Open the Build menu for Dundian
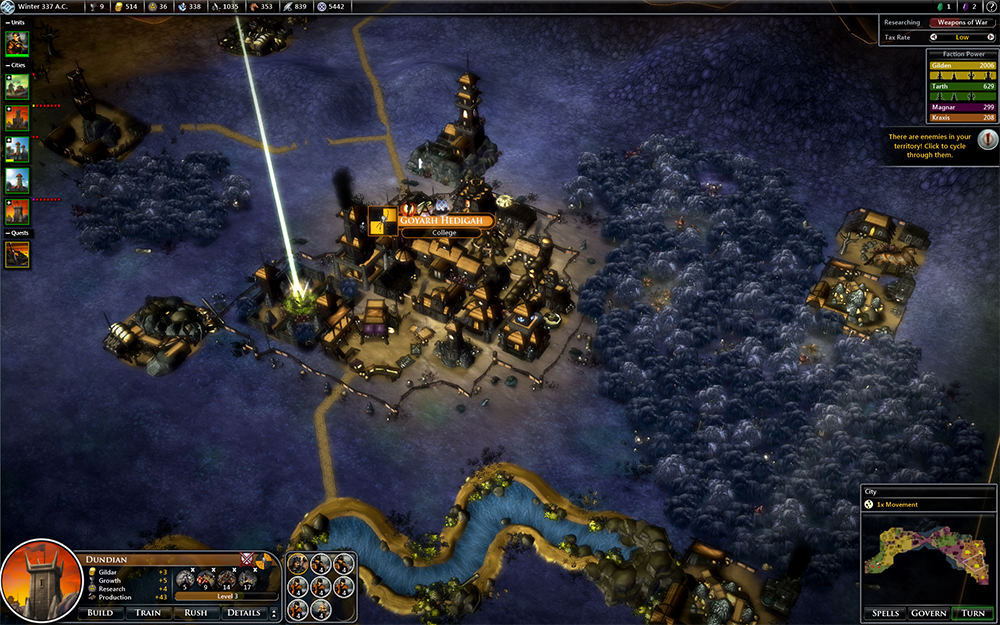This screenshot has height=625, width=1000. click(x=100, y=613)
